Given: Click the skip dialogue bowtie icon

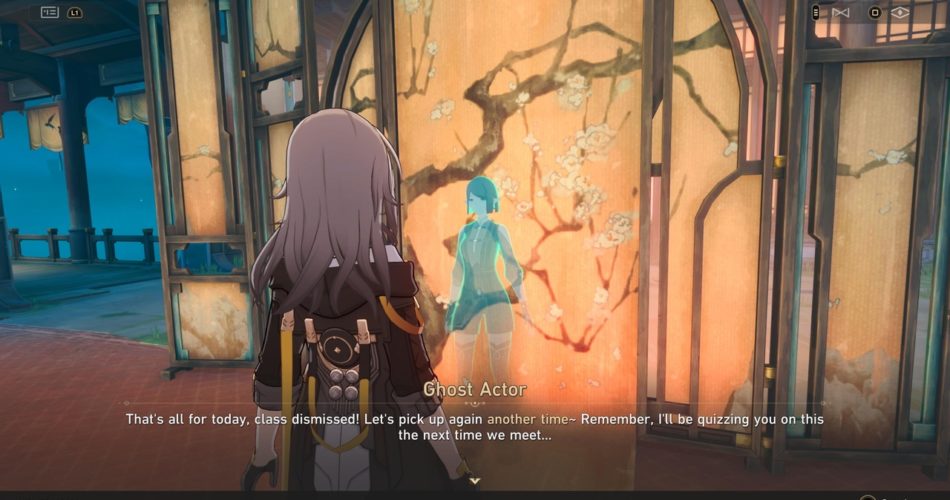Looking at the screenshot, I should coord(840,13).
